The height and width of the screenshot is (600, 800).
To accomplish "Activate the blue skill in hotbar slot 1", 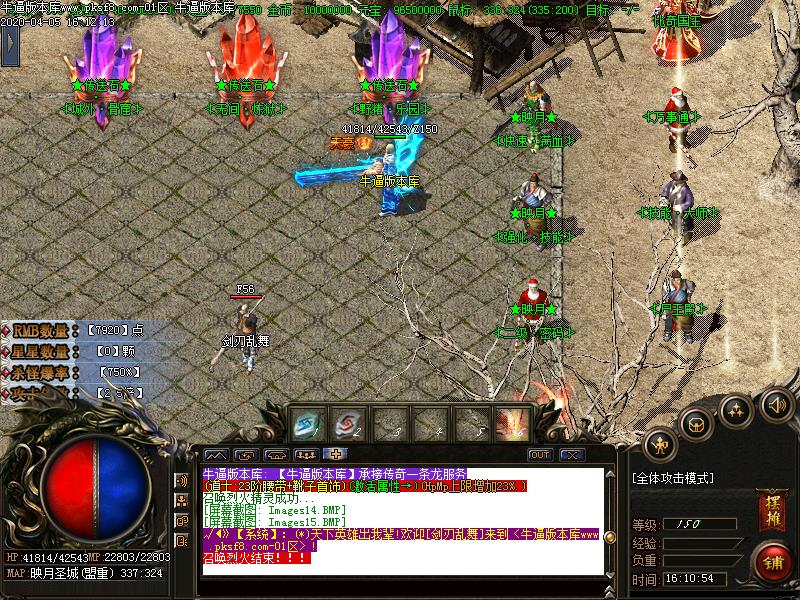I will (x=306, y=424).
